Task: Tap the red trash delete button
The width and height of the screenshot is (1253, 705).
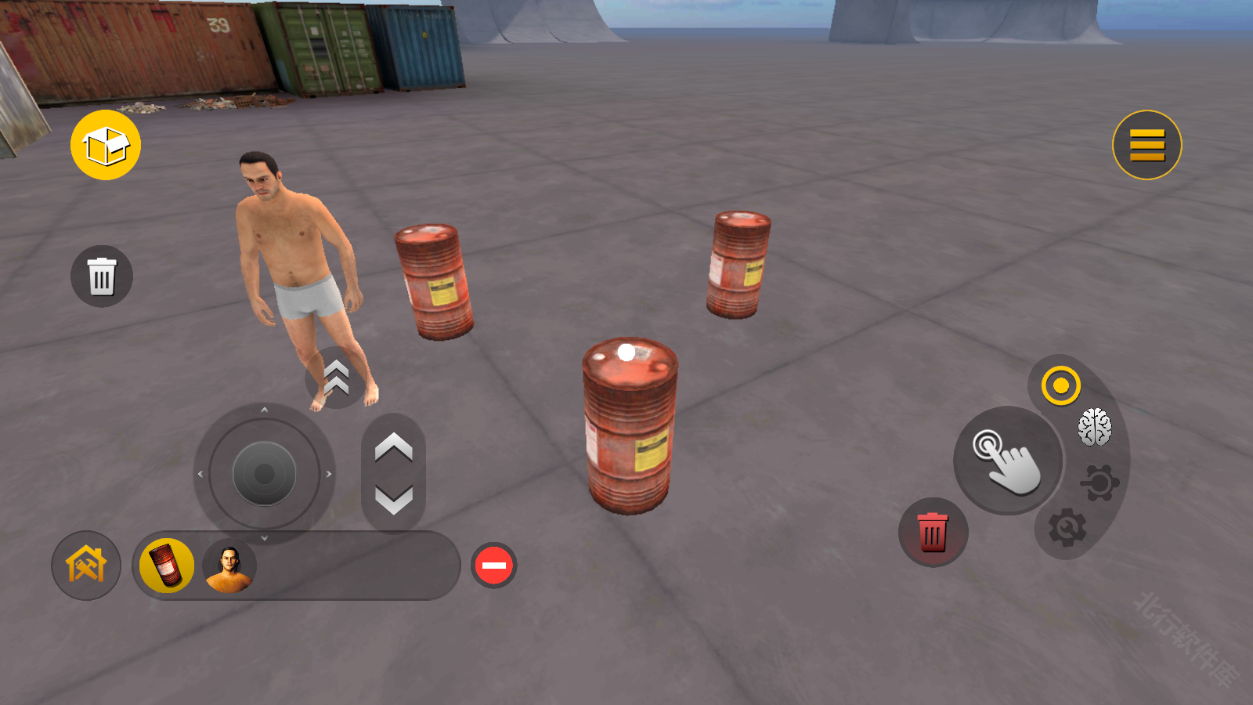Action: 932,532
